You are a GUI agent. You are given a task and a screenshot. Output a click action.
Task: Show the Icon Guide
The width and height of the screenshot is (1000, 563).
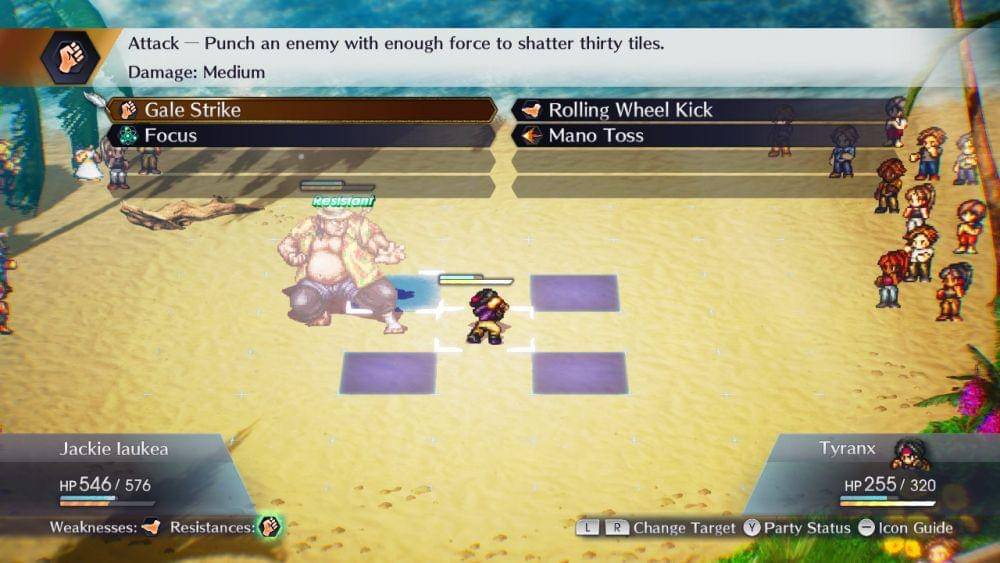(905, 527)
